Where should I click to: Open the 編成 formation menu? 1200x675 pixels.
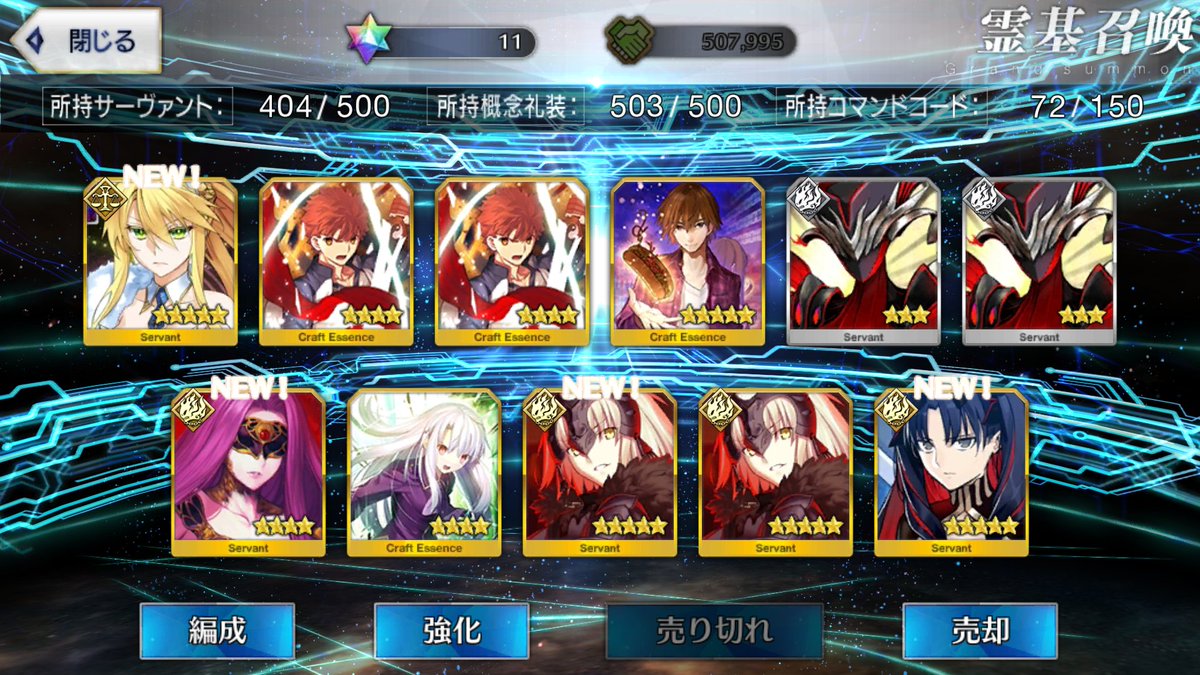click(x=217, y=631)
